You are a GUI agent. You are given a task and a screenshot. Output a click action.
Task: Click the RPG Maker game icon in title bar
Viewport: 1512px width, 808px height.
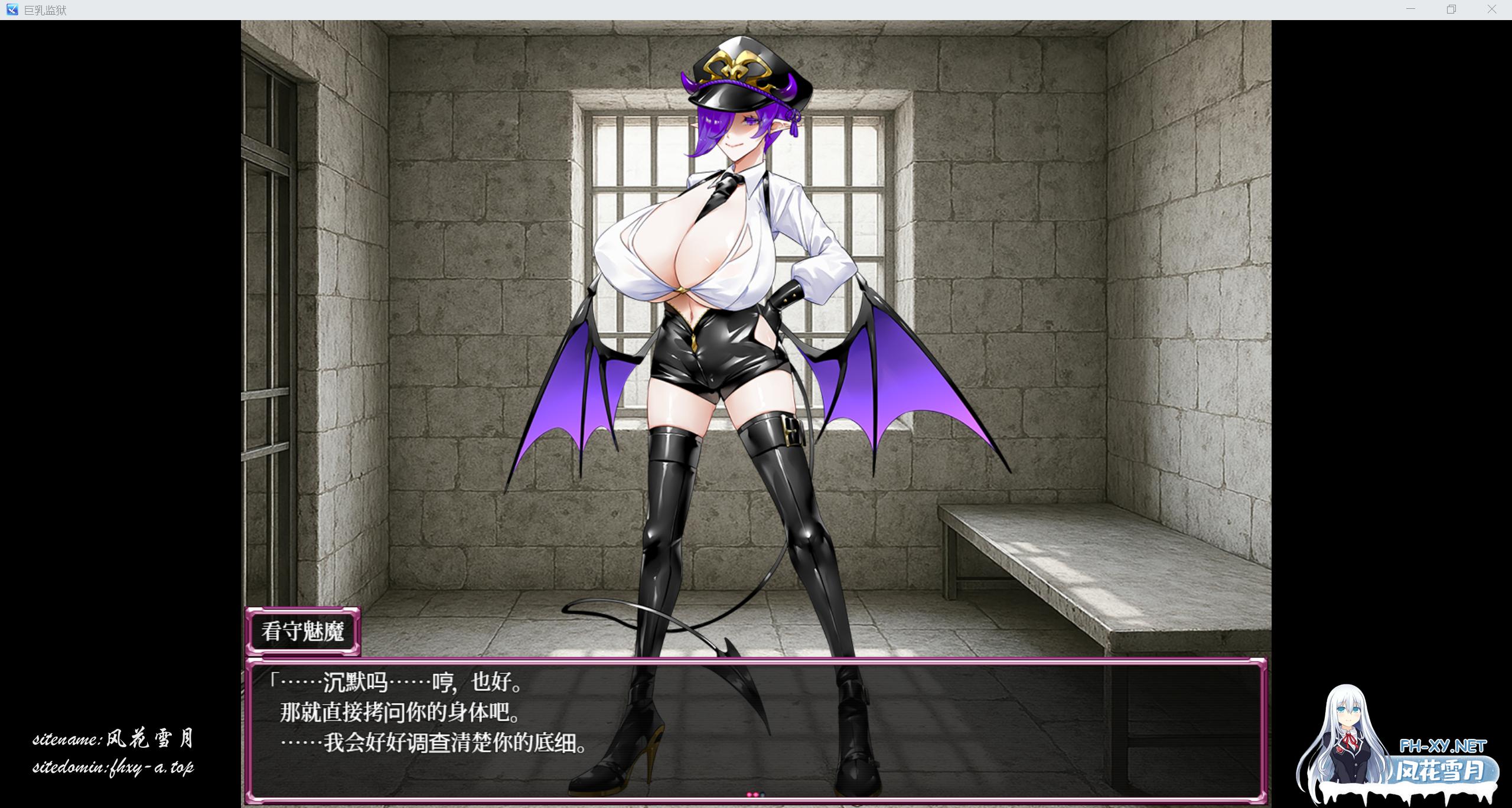click(13, 9)
